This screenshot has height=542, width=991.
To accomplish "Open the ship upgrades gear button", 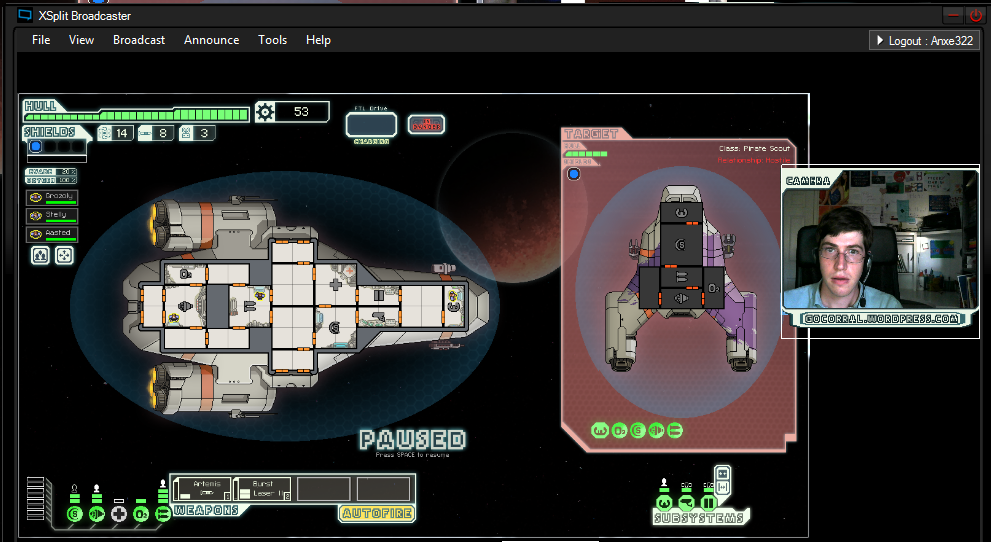I will pyautogui.click(x=265, y=112).
